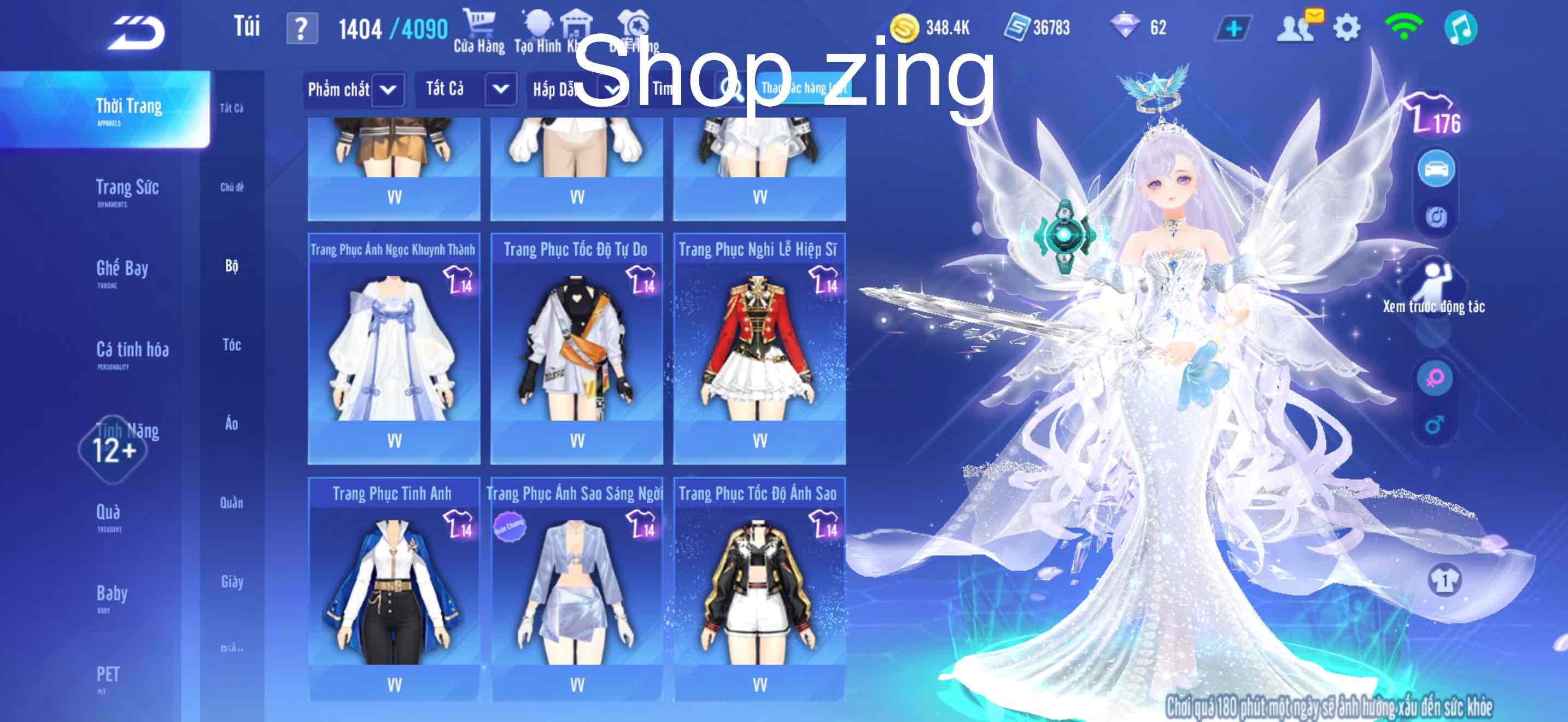Open the Kho warehouse icon
1568x722 pixels.
(x=576, y=25)
